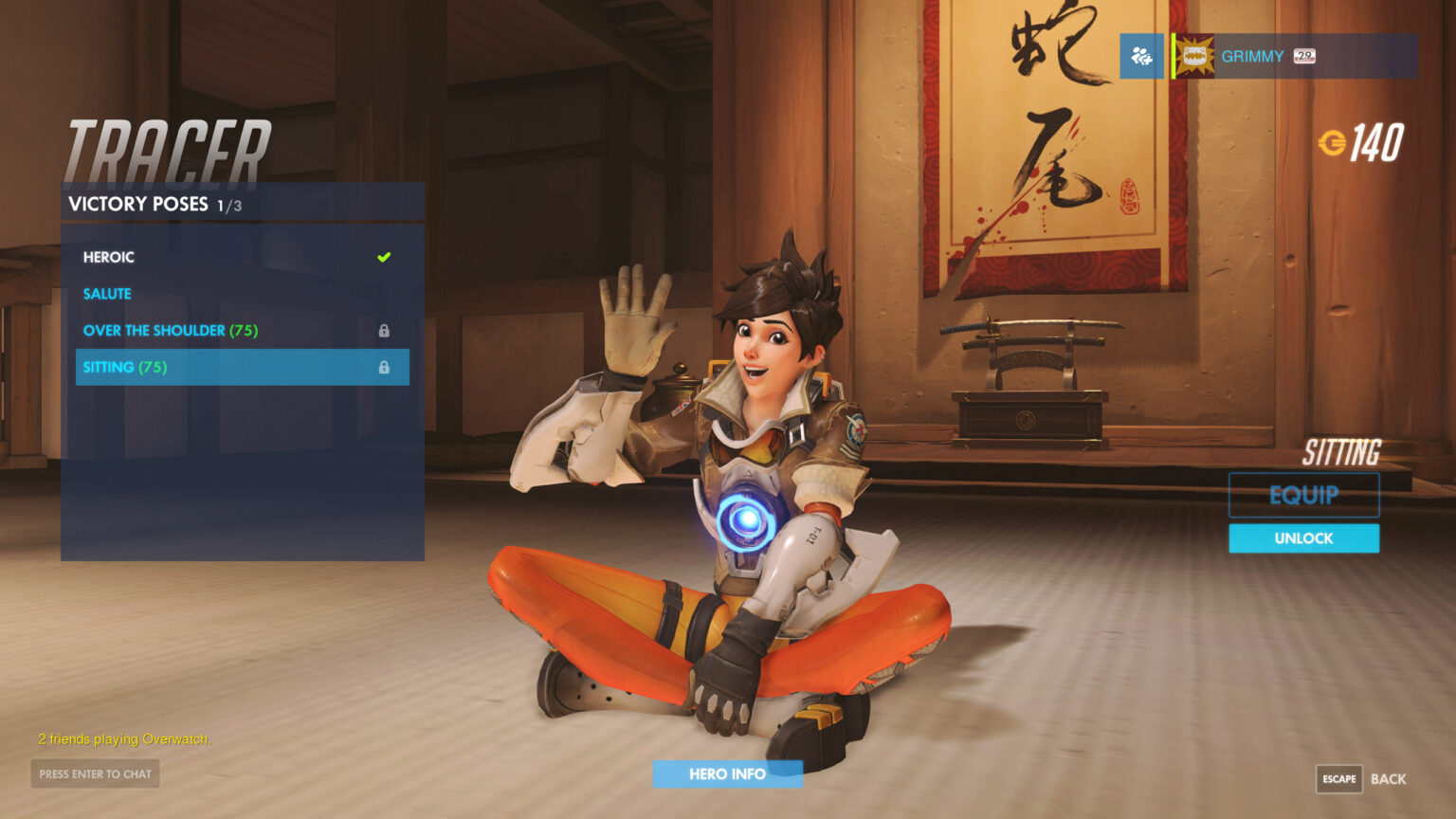Click UNLOCK to buy the Sitting pose
Image resolution: width=1456 pixels, height=819 pixels.
(1303, 537)
